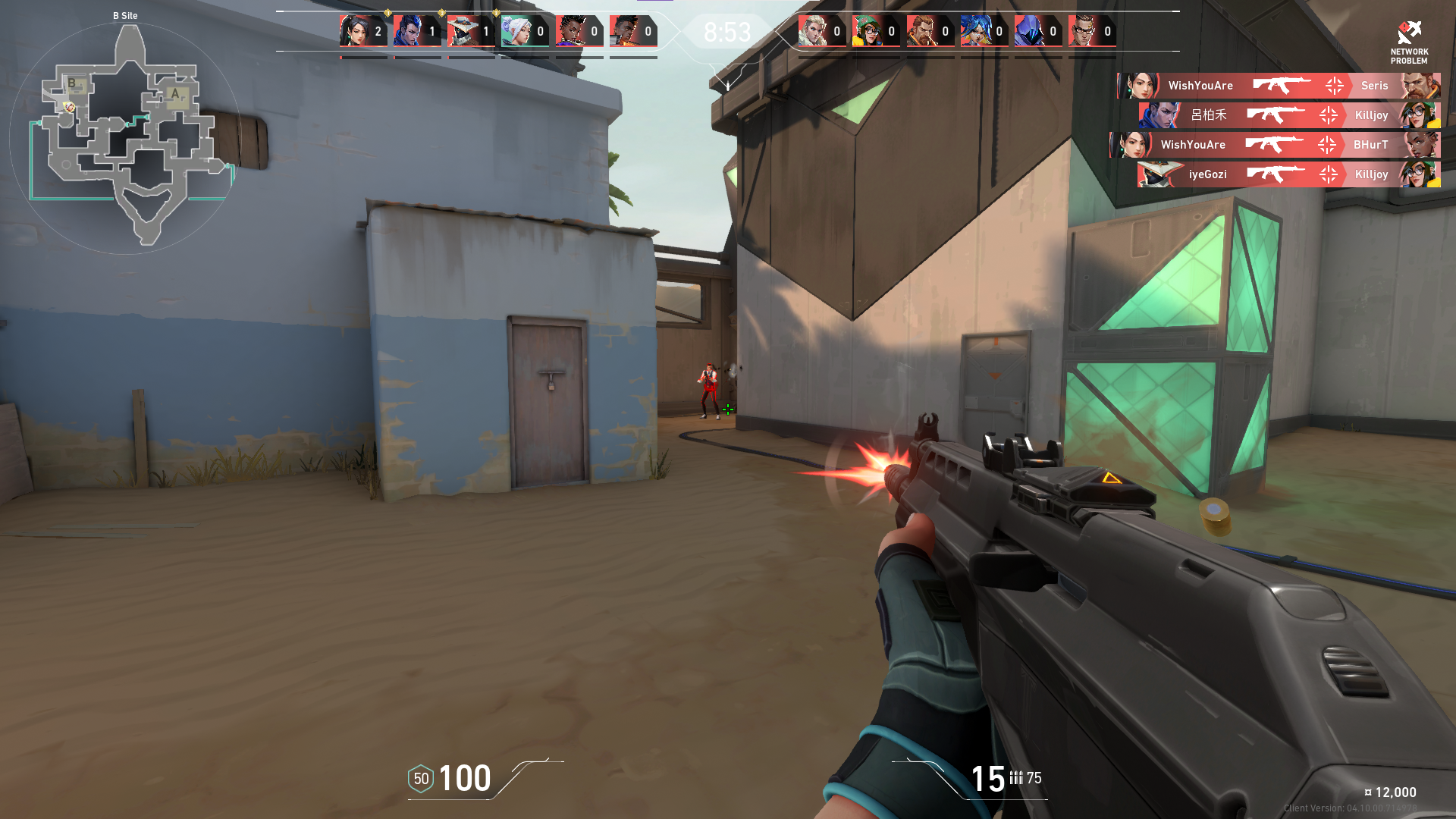Click the Network Problem warning icon
The height and width of the screenshot is (819, 1456).
1409,33
